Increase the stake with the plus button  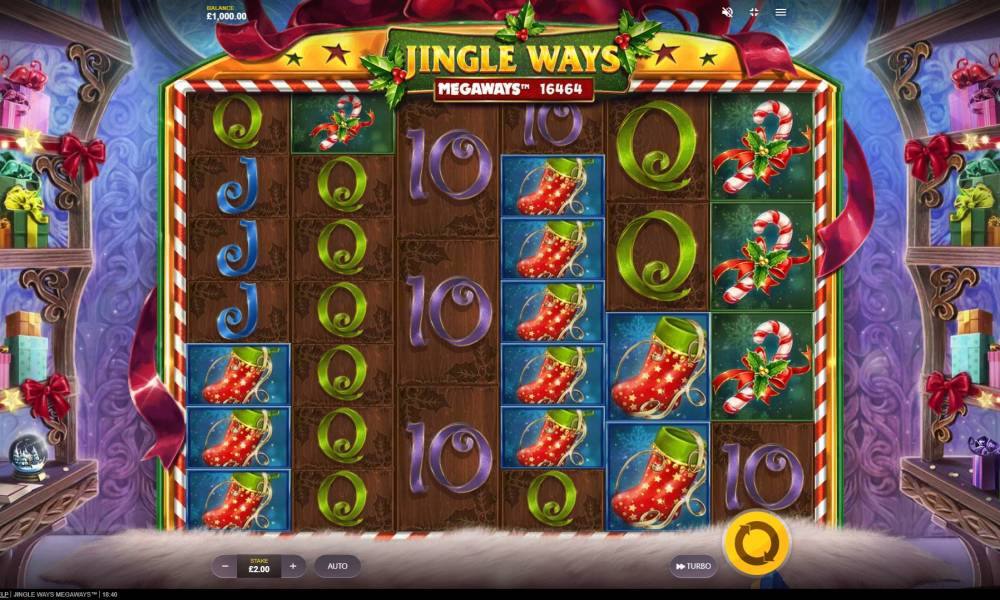[293, 566]
